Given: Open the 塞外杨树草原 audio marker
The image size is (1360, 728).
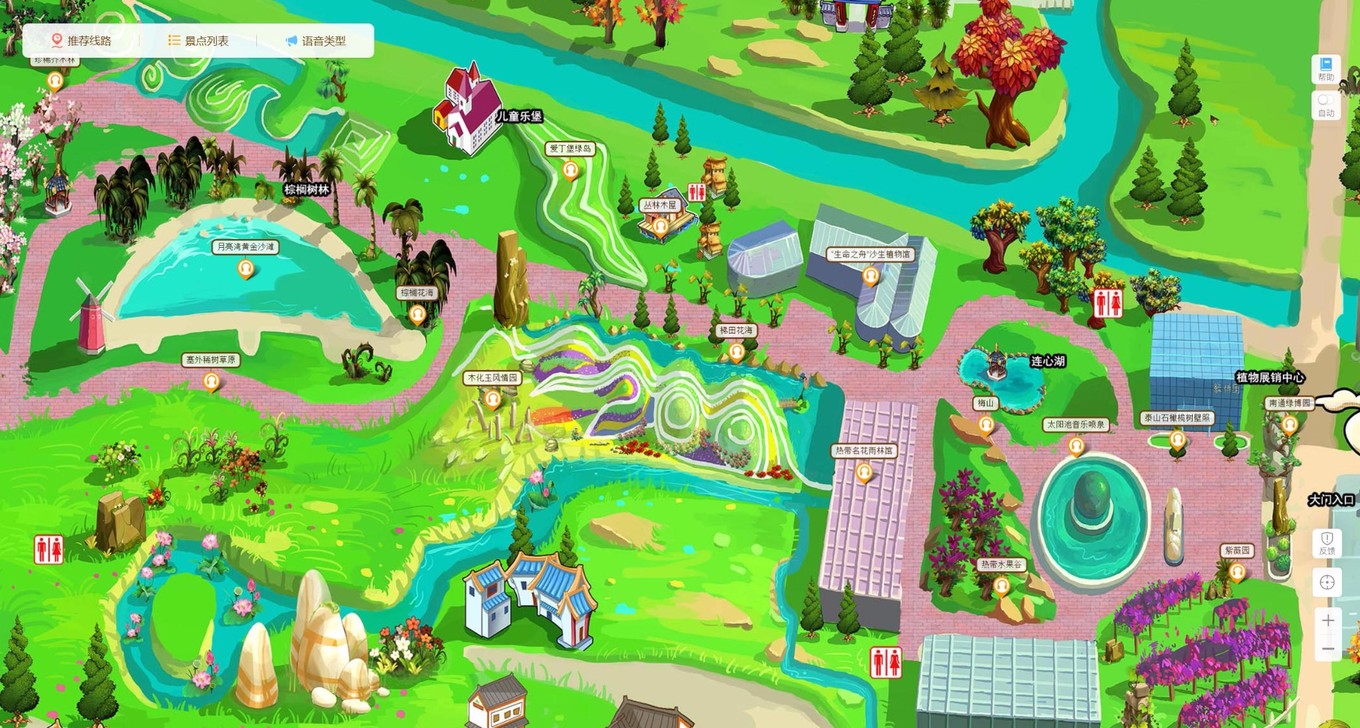Looking at the screenshot, I should click(x=211, y=381).
